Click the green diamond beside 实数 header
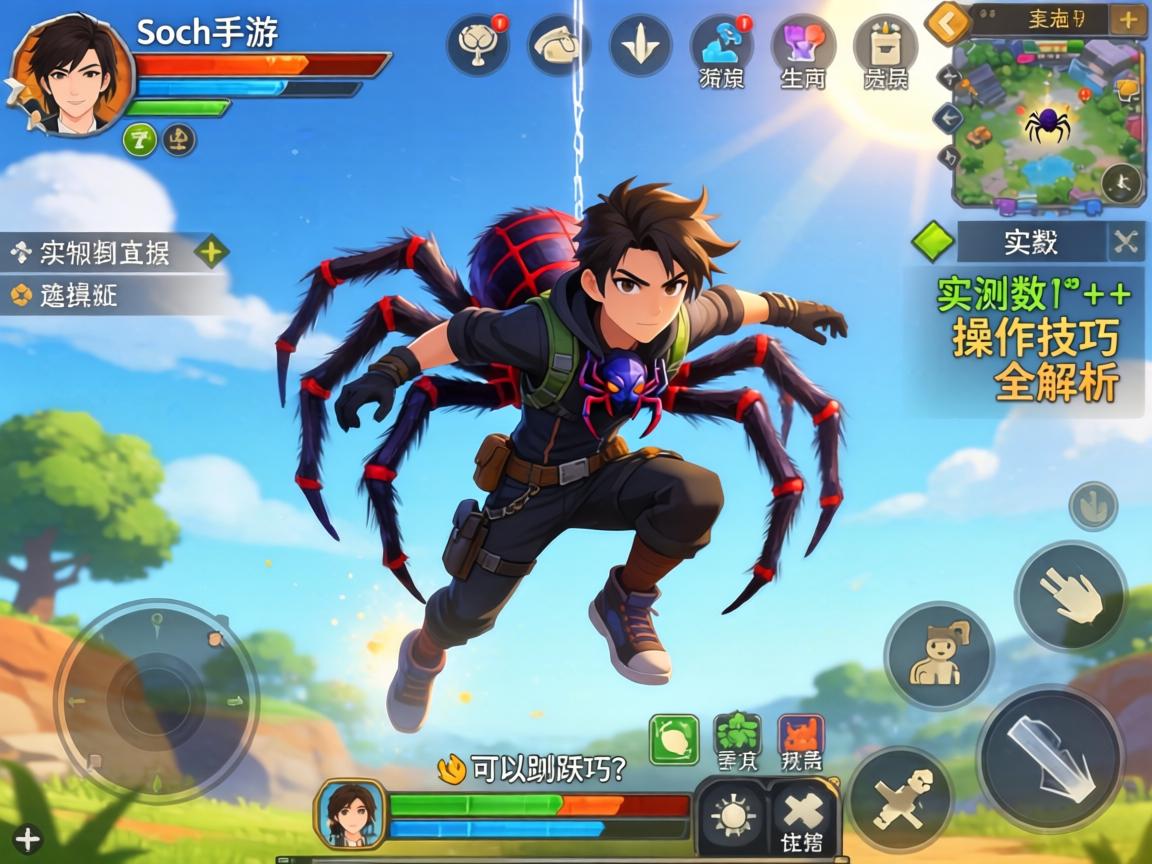This screenshot has width=1152, height=864. [x=934, y=242]
